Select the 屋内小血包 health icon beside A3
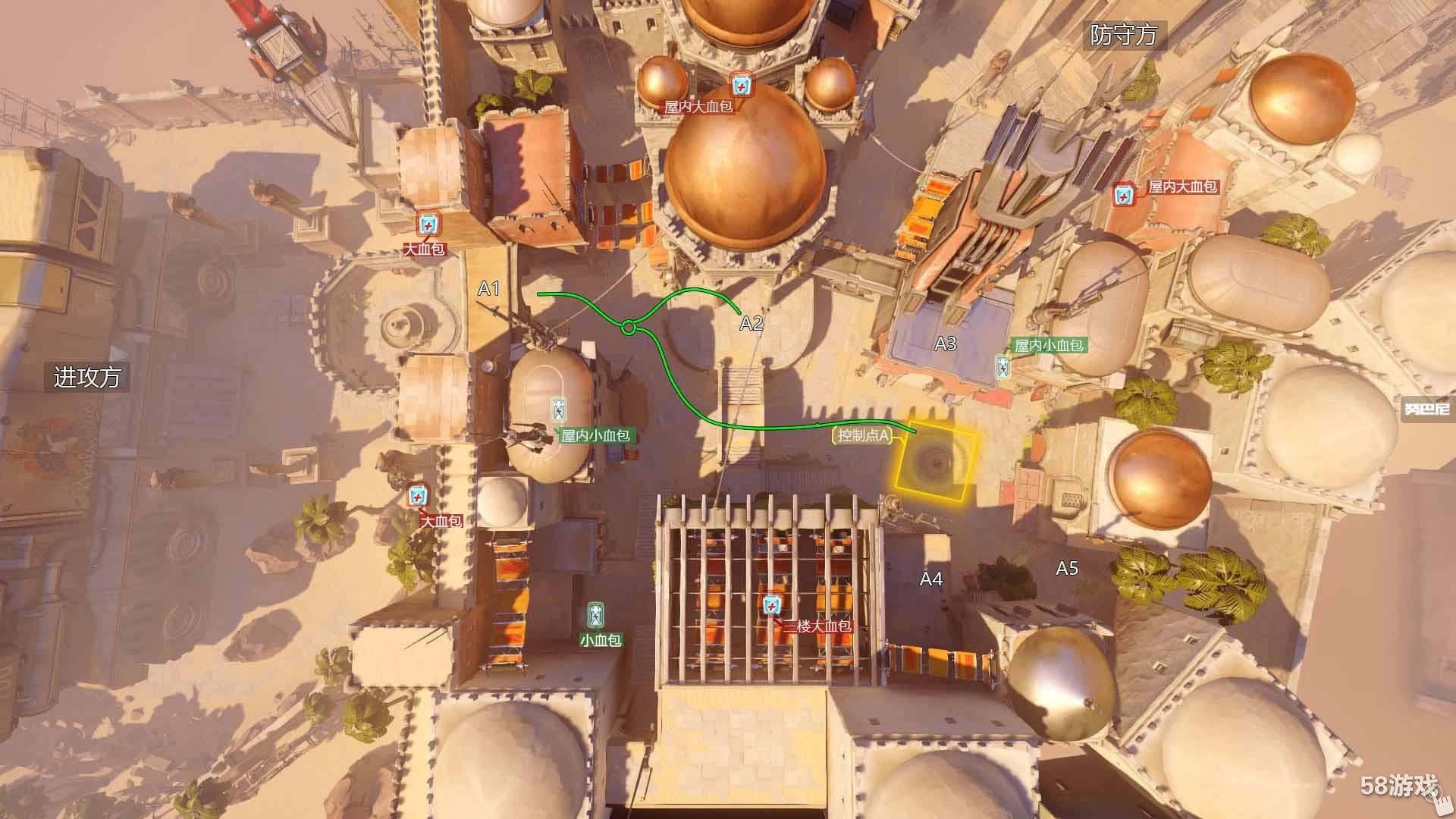 click(1003, 367)
